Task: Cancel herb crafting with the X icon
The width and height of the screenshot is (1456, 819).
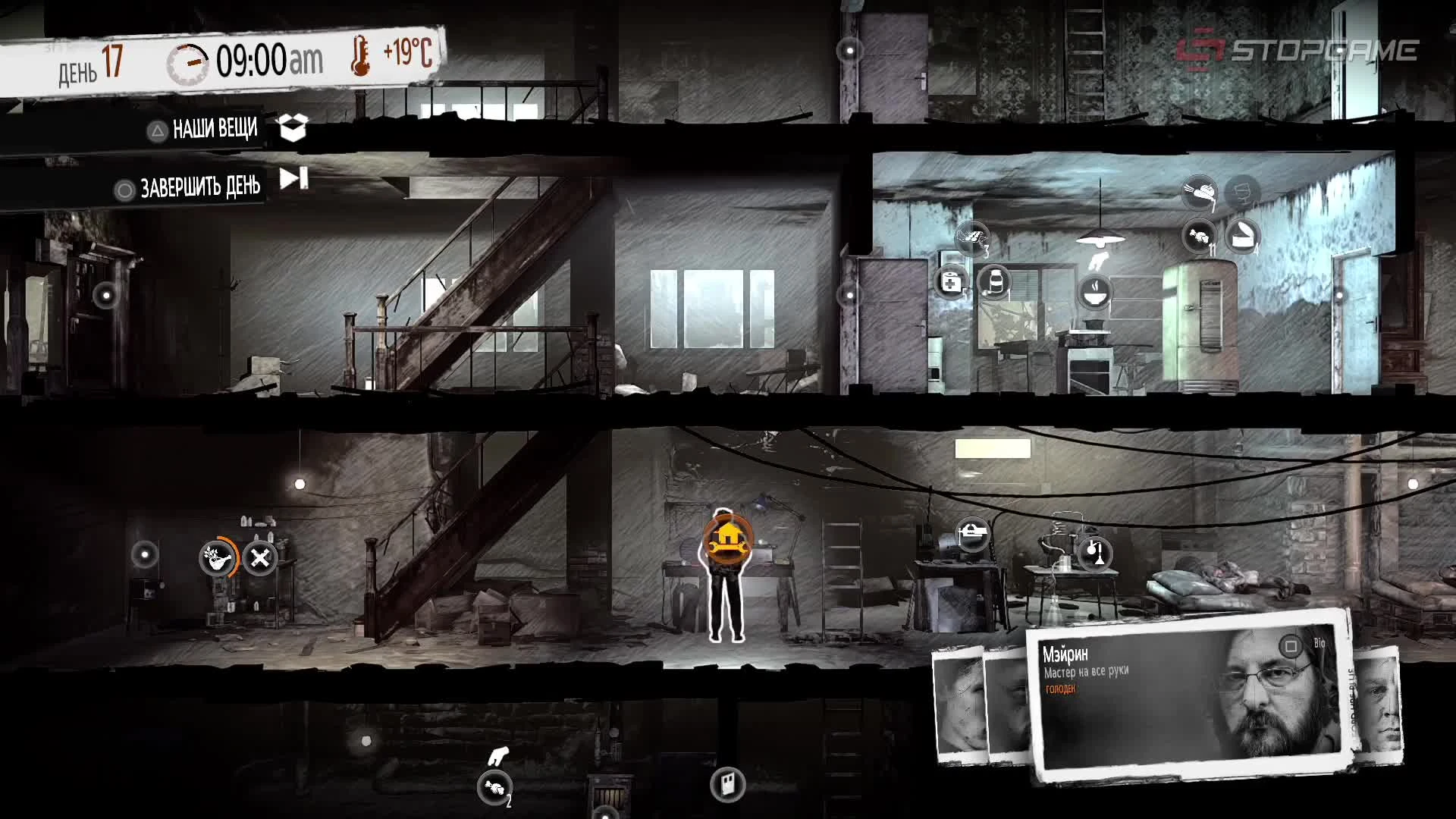Action: pyautogui.click(x=260, y=557)
